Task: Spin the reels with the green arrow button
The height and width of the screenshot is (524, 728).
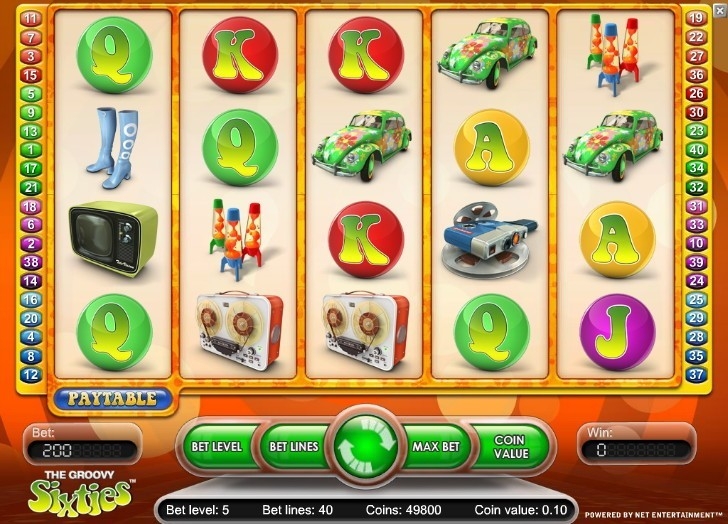Action: [x=364, y=446]
